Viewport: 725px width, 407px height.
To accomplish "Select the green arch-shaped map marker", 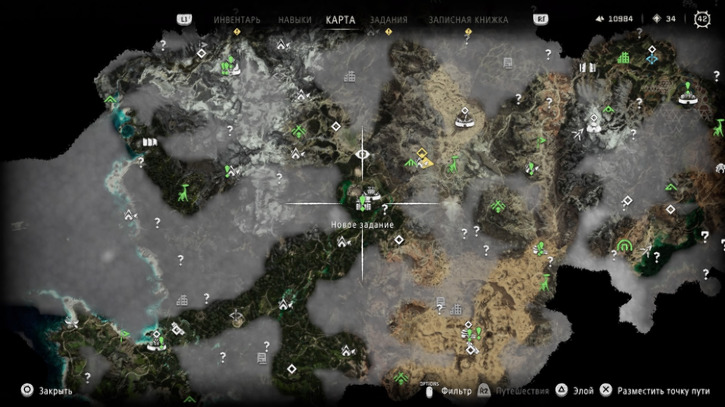I will click(x=626, y=245).
